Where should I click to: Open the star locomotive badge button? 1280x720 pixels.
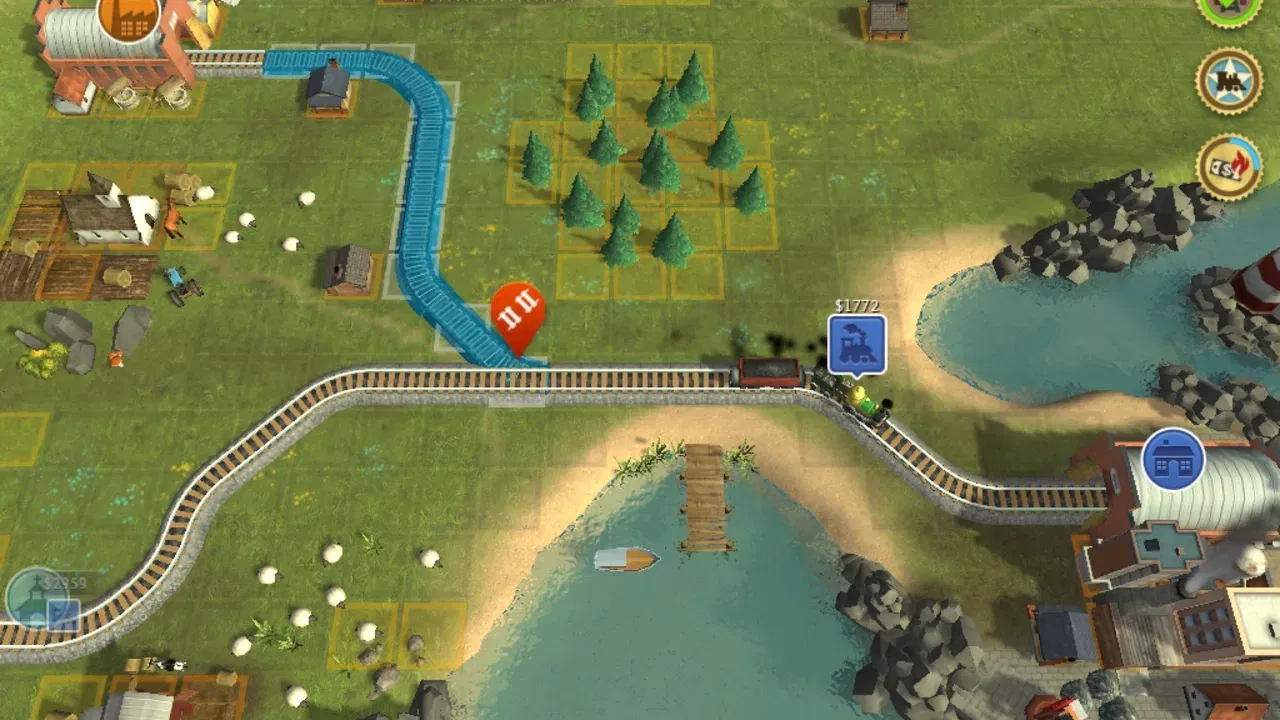point(1229,81)
